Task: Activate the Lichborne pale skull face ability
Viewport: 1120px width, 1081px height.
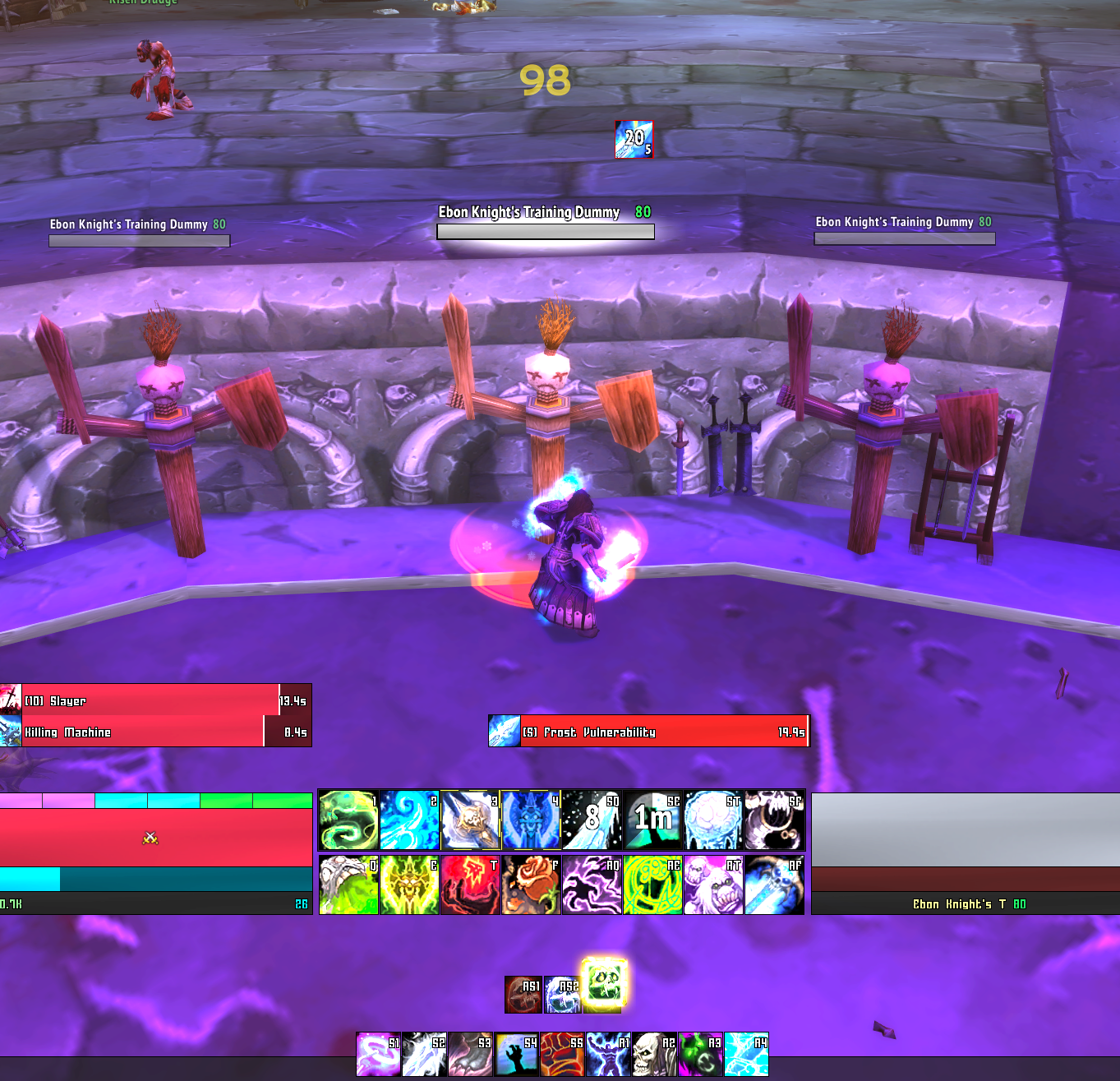Action: coord(654,1055)
